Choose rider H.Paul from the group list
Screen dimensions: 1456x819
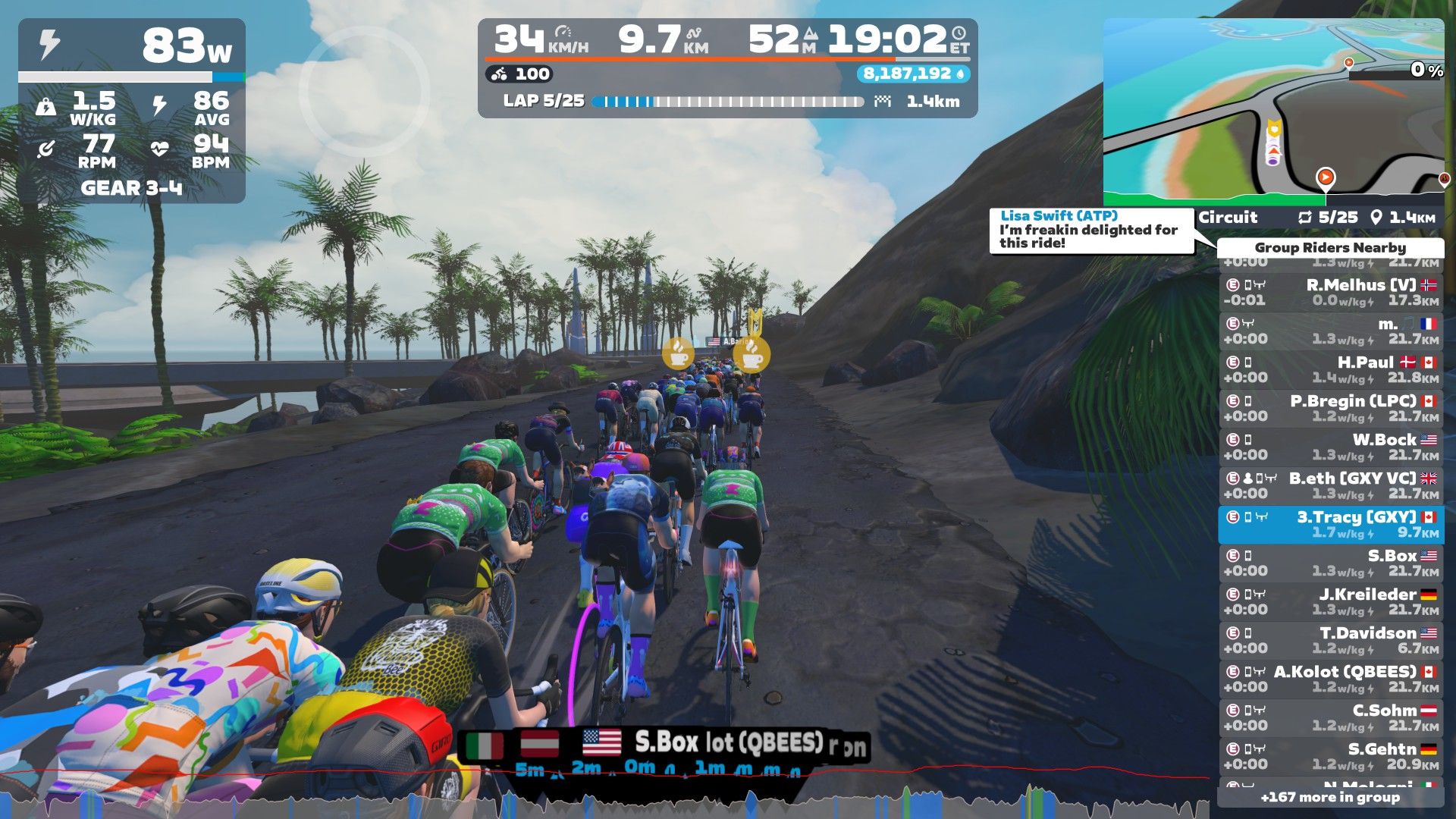(x=1331, y=370)
